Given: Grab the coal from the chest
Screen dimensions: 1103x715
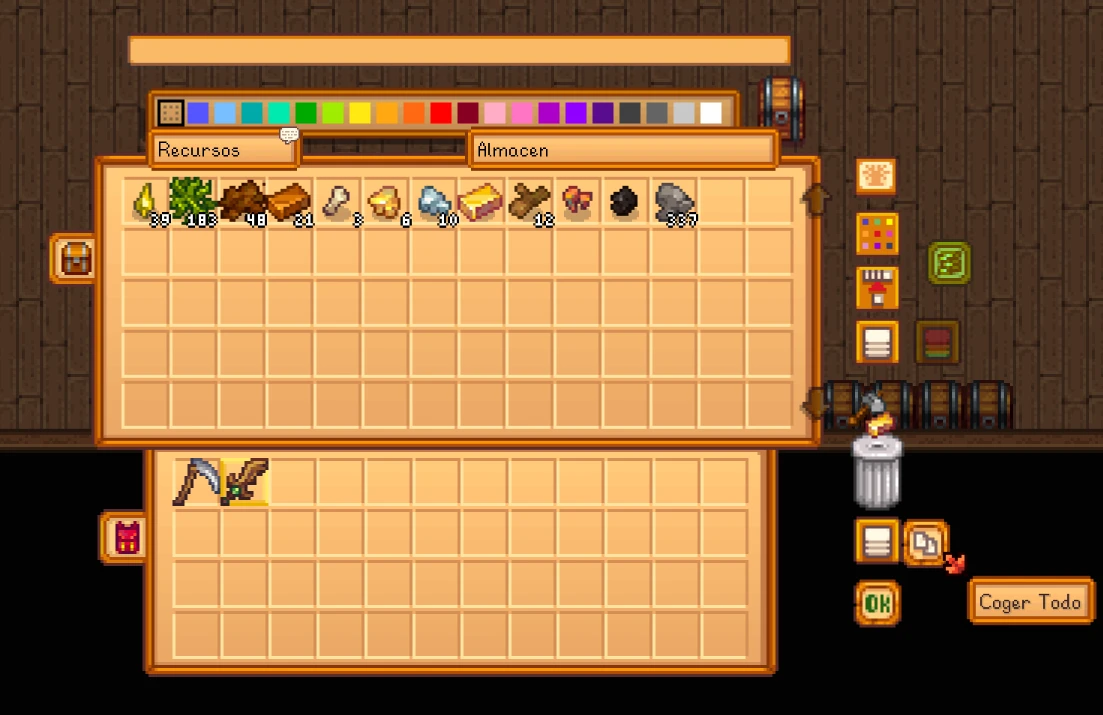Looking at the screenshot, I should (x=625, y=202).
